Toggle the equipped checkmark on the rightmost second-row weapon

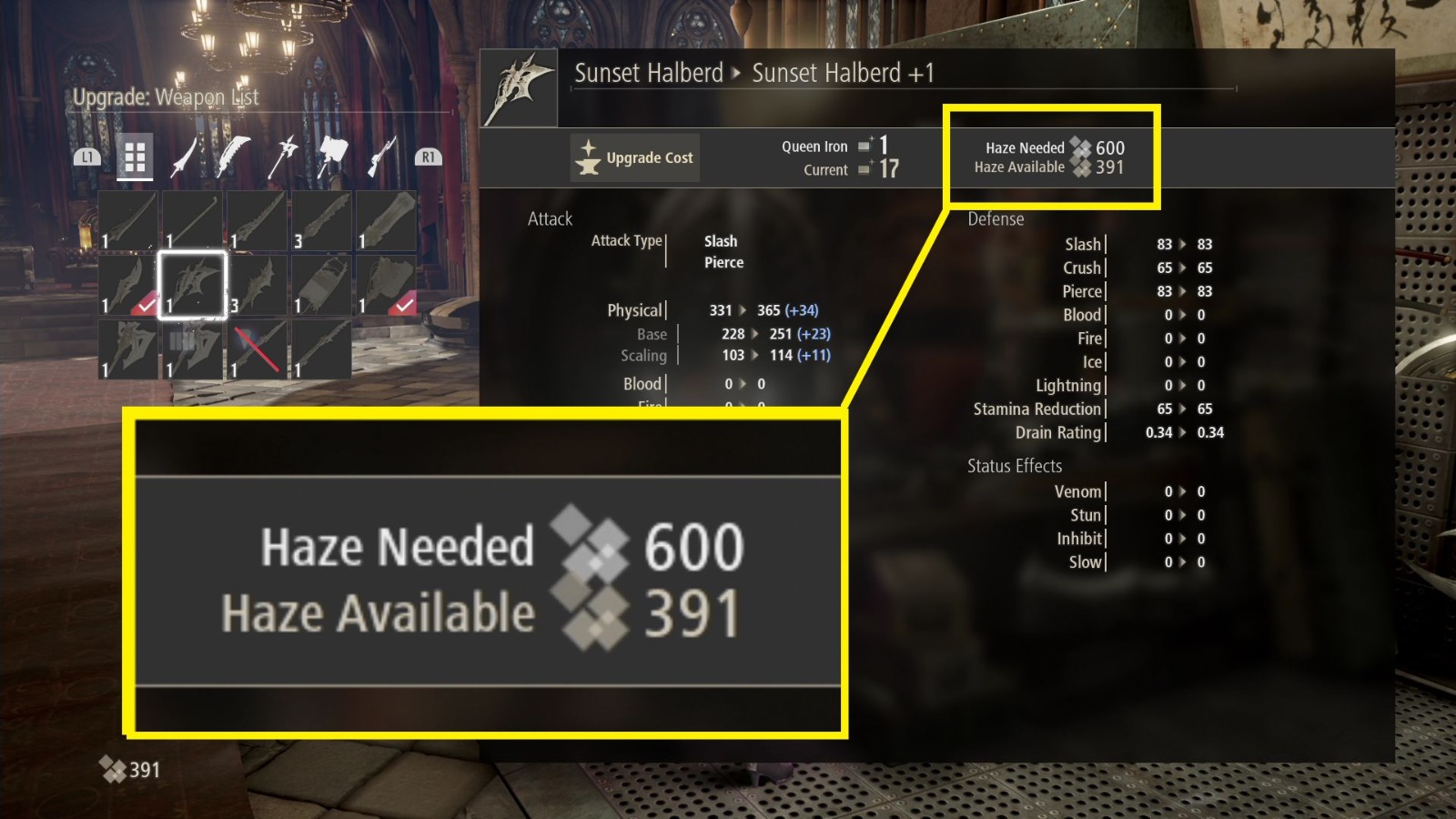[x=402, y=307]
